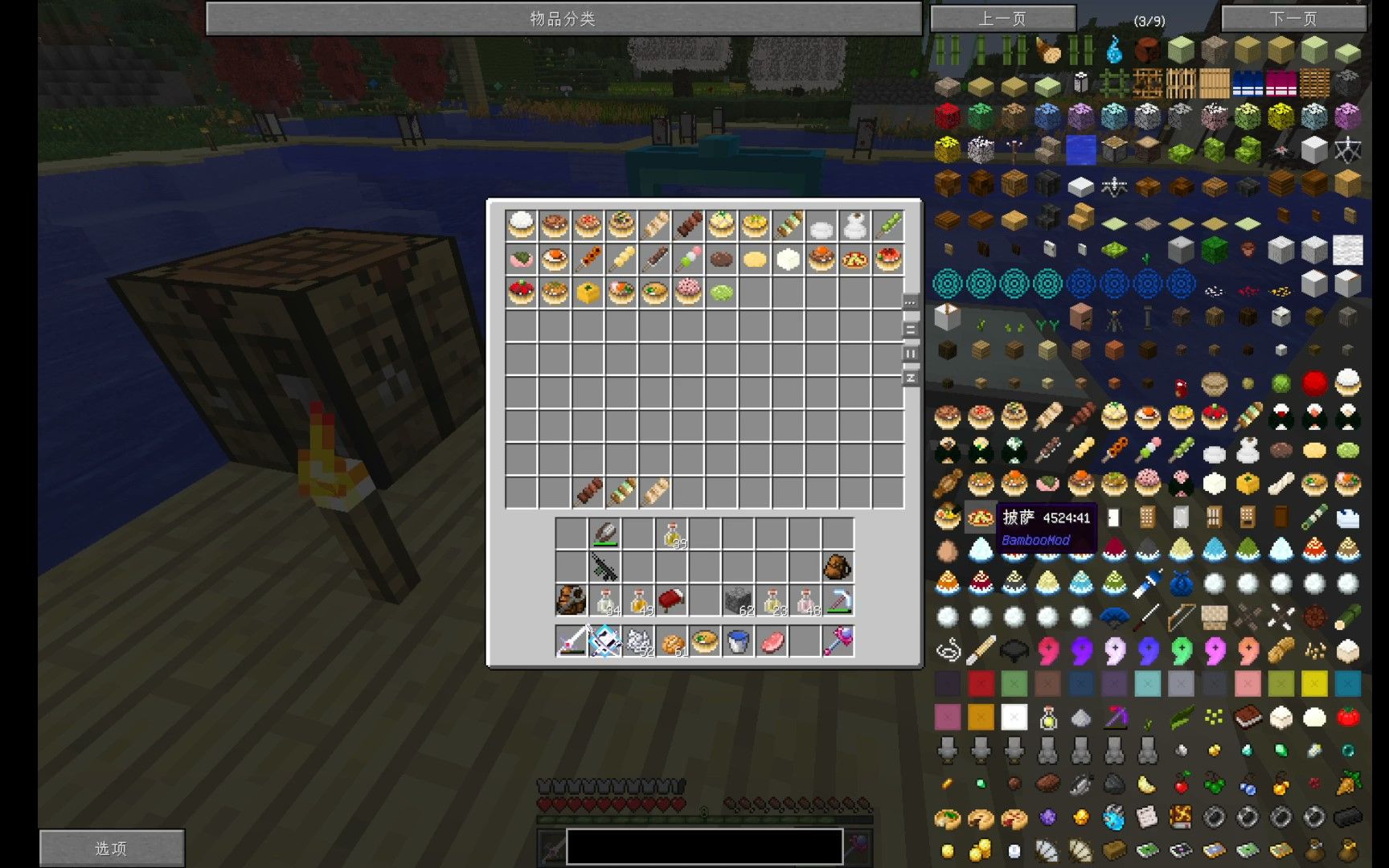
Task: Click the tomato icon in the right item grid
Action: [1347, 718]
